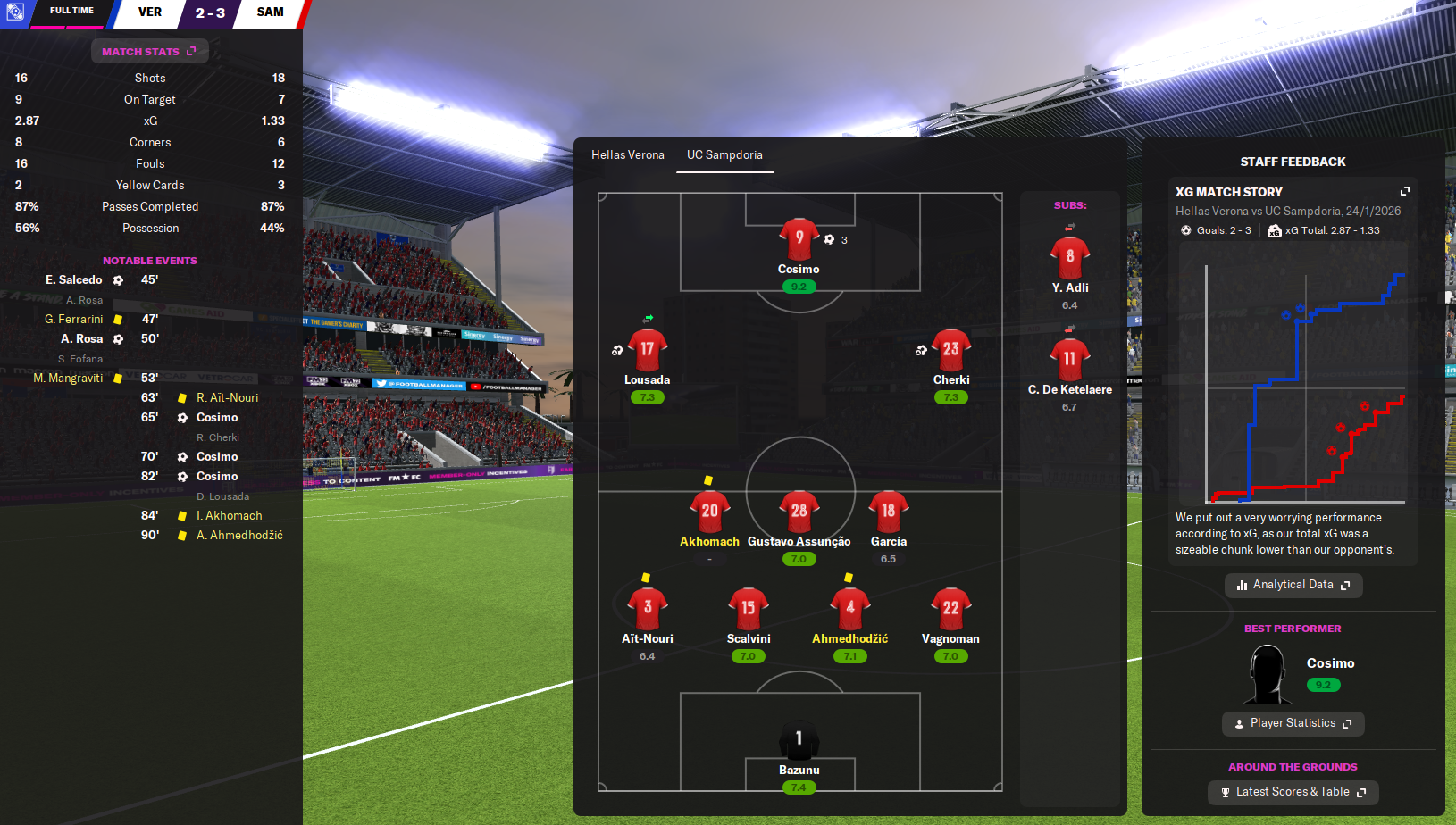Open Player Statistics
Screen dimensions: 1456x825
coord(1293,723)
